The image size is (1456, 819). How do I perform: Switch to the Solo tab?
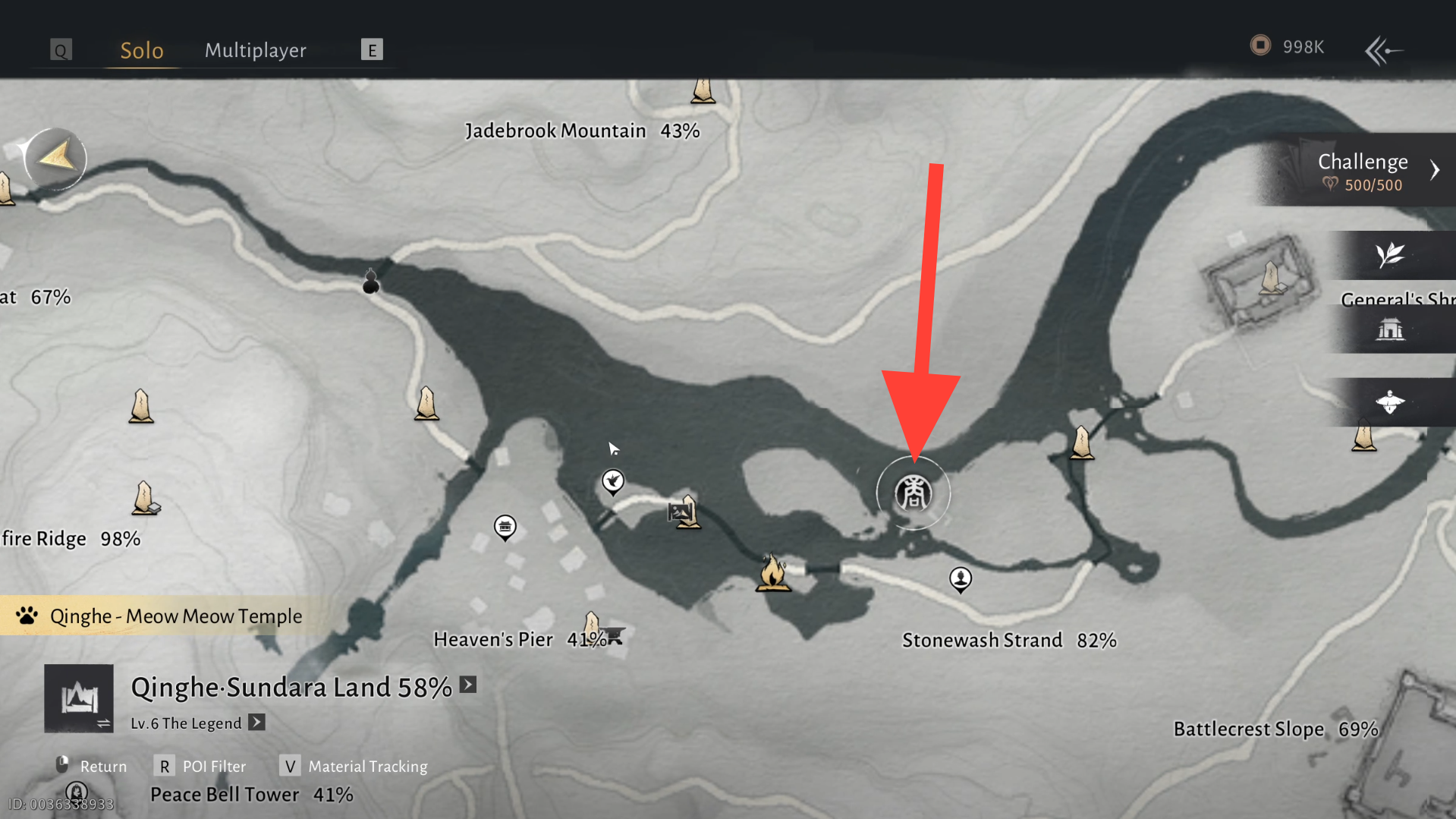(x=142, y=50)
